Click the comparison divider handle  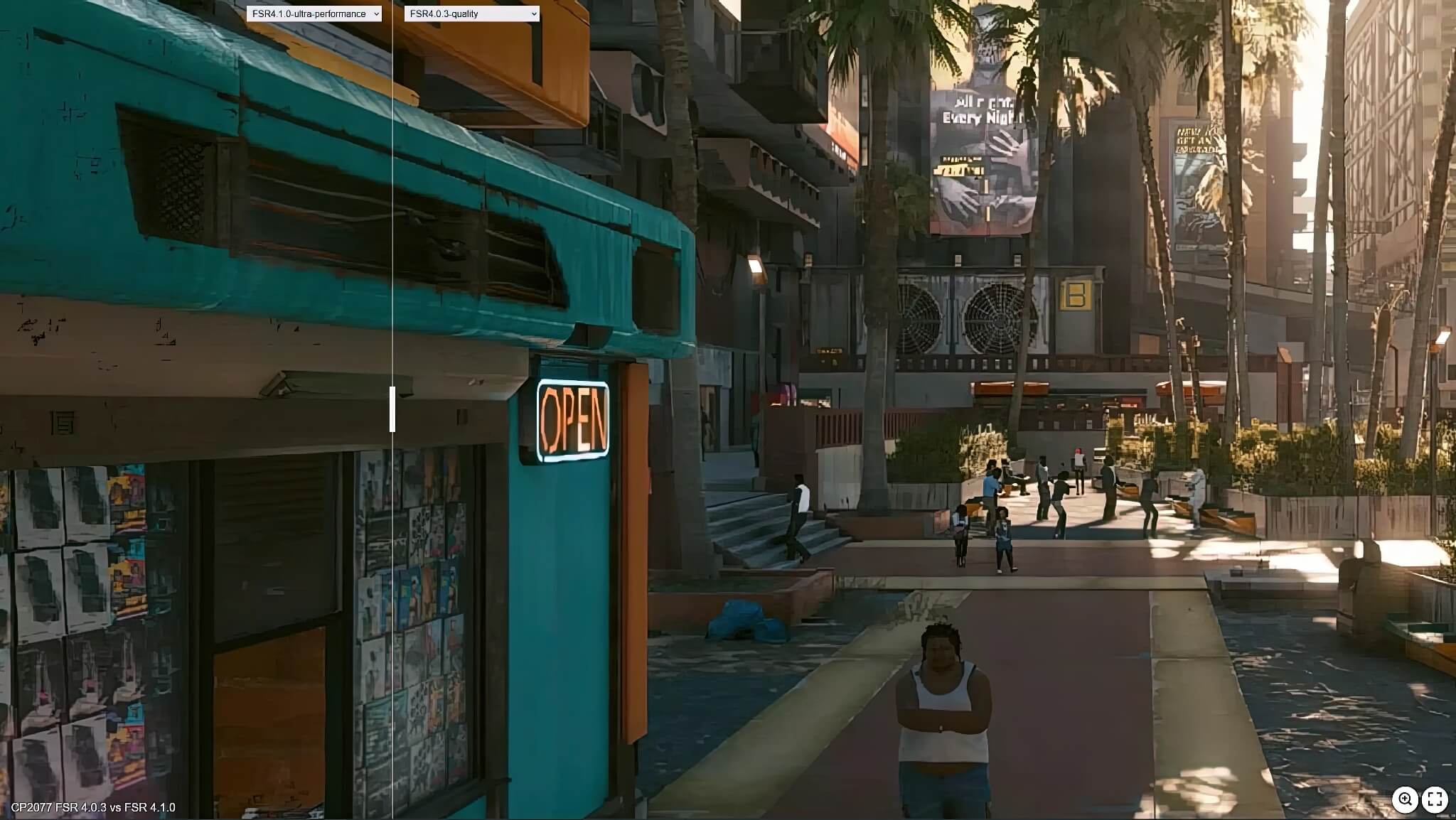(x=392, y=409)
